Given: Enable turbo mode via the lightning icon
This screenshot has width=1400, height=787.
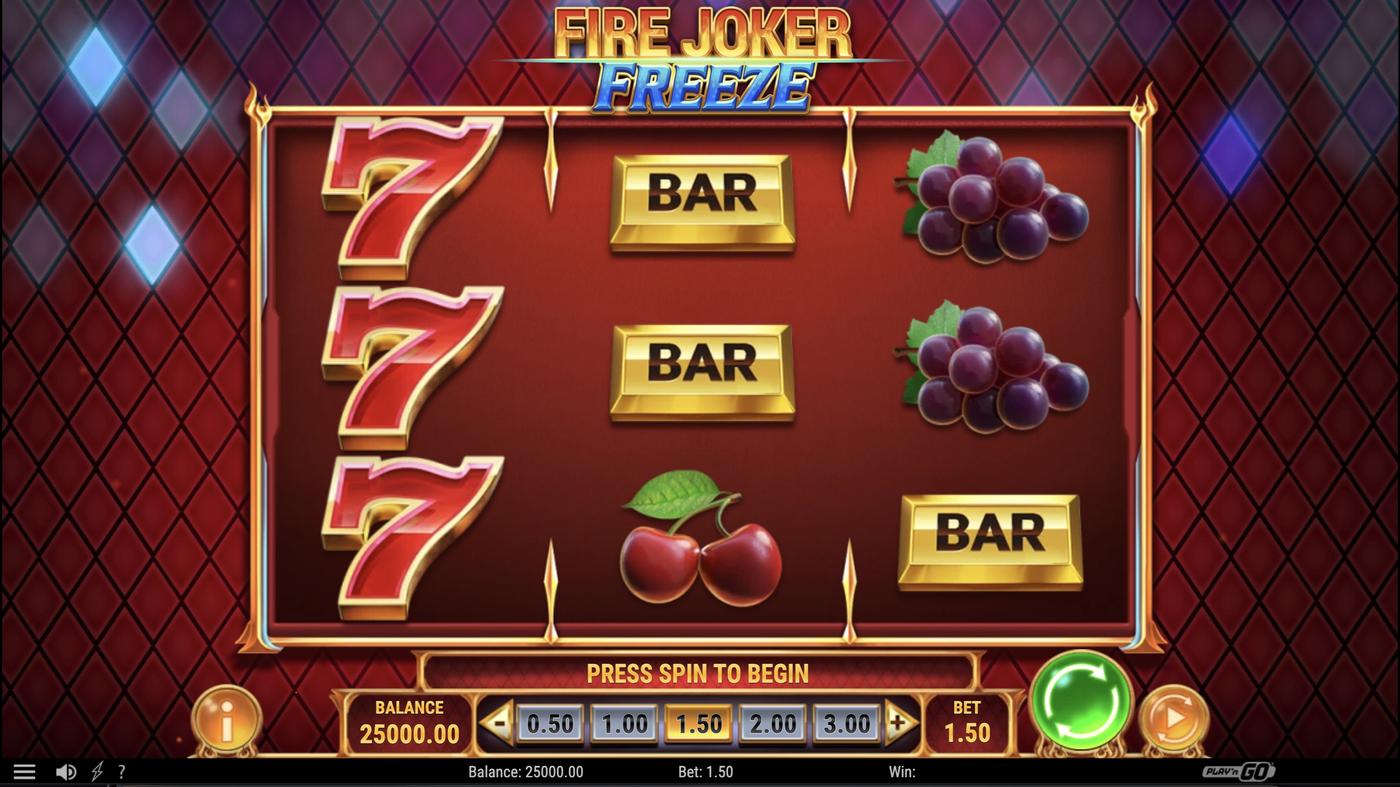Looking at the screenshot, I should (96, 770).
